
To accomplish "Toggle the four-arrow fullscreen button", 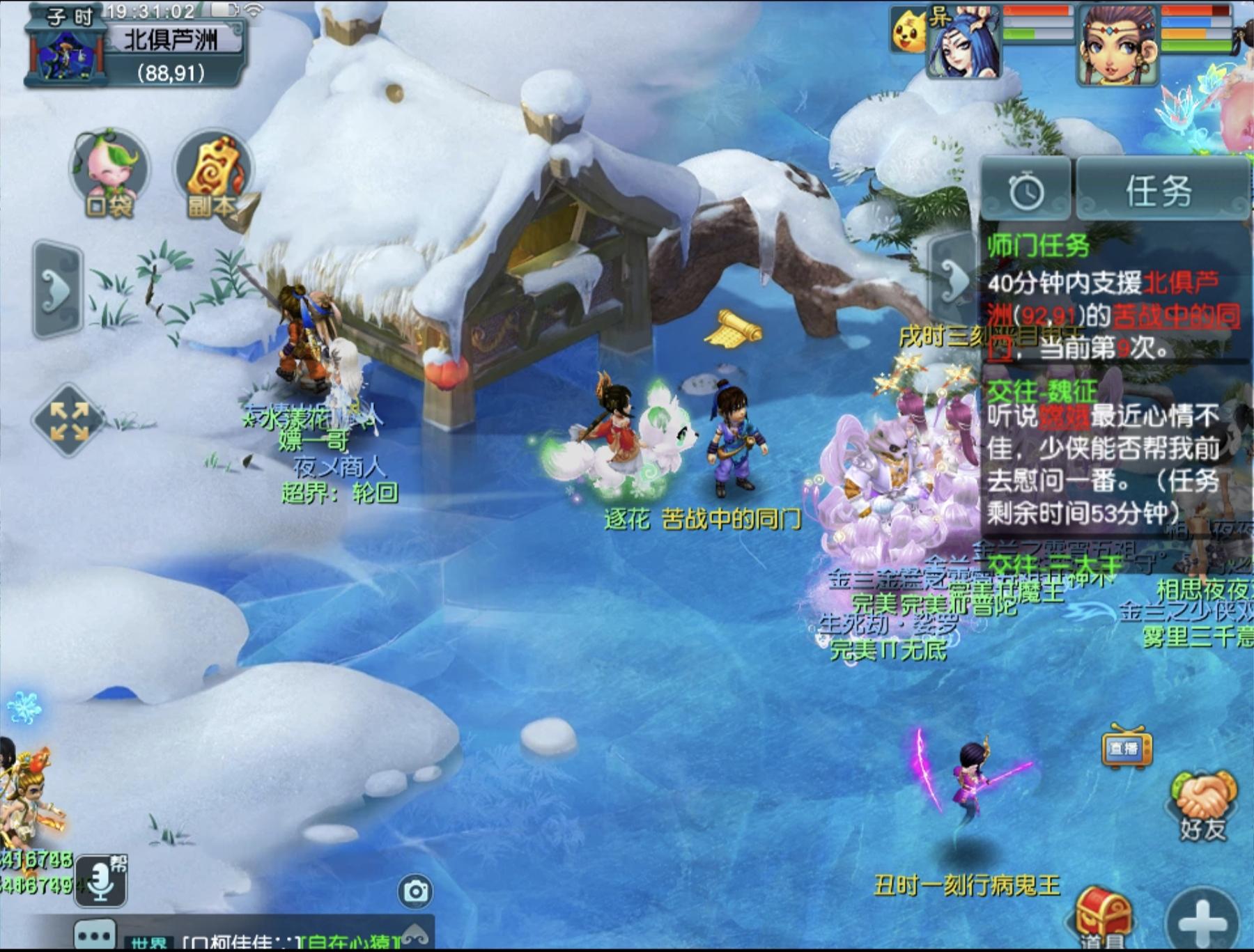I will pyautogui.click(x=68, y=421).
